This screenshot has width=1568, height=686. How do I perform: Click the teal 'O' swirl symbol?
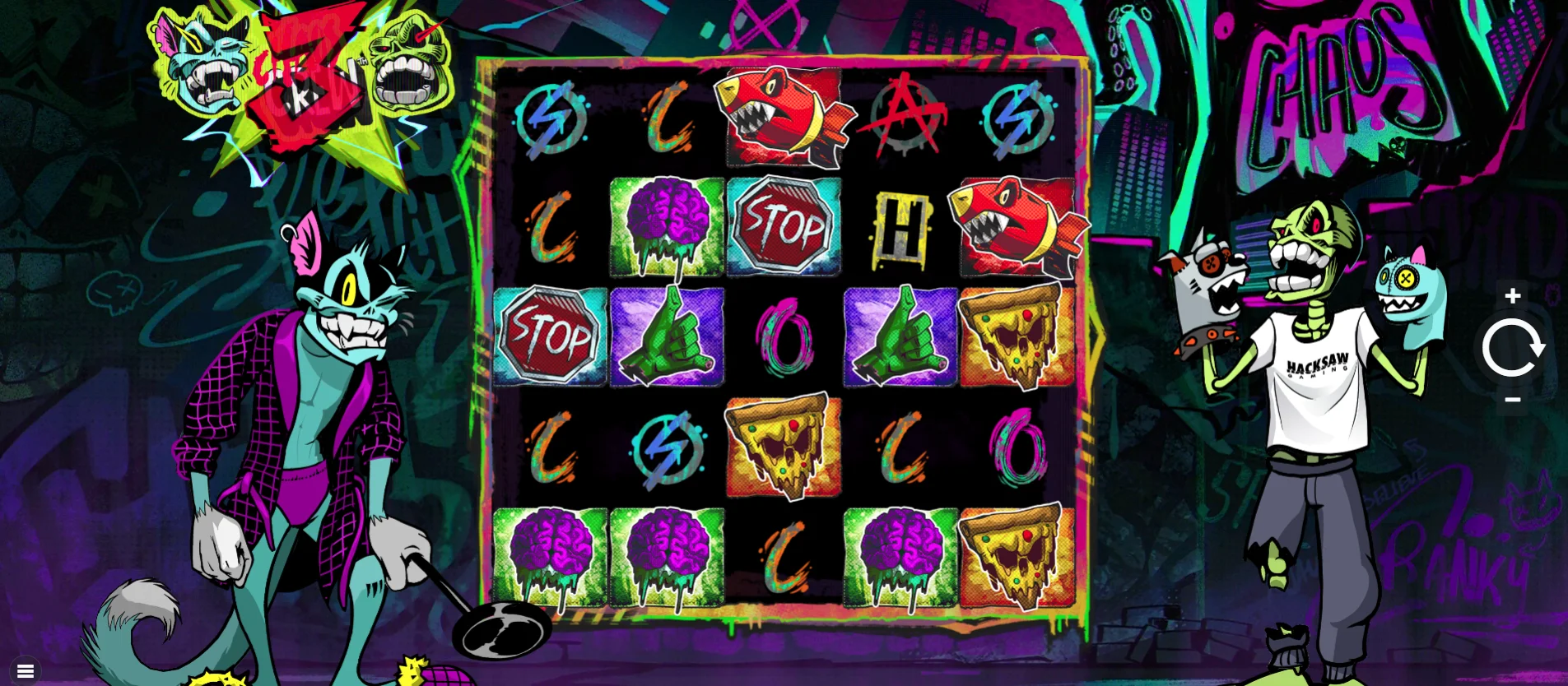(784, 336)
